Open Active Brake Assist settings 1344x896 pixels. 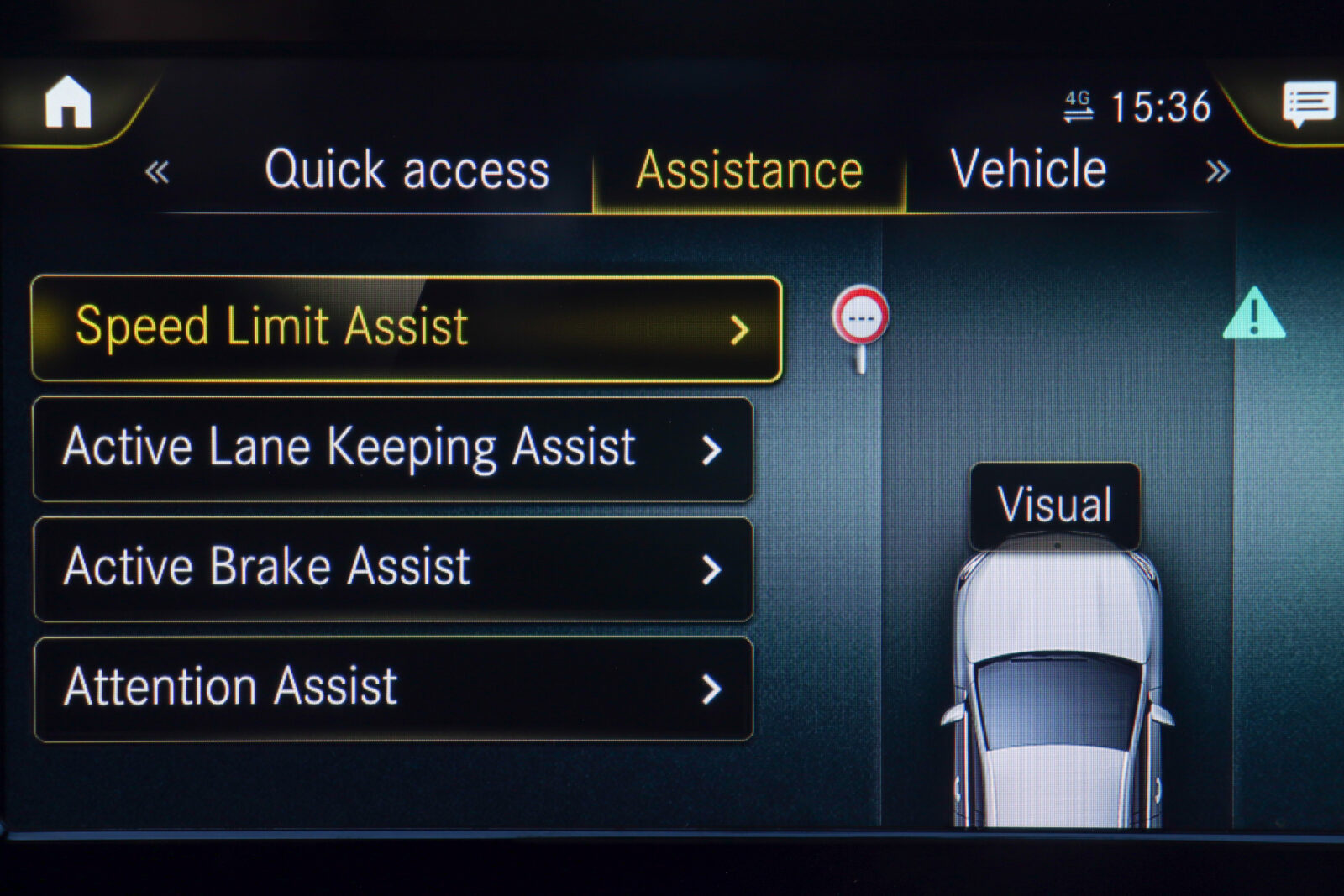click(393, 569)
